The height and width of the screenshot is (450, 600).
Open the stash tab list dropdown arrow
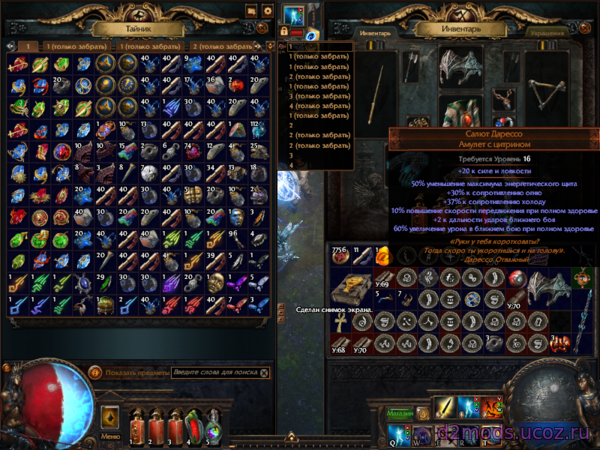click(266, 46)
